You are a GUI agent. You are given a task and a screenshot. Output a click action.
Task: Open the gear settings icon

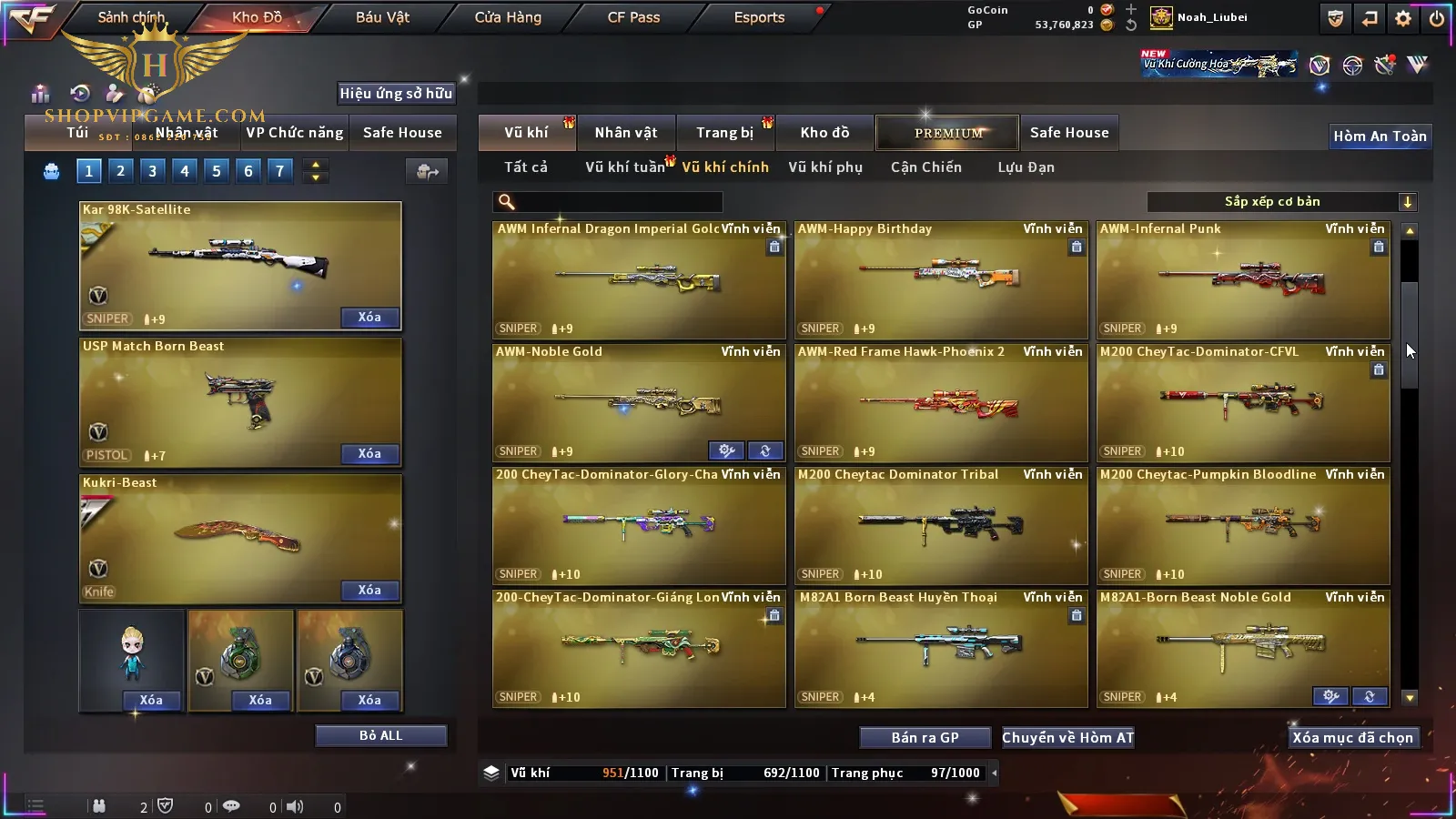[x=1403, y=18]
